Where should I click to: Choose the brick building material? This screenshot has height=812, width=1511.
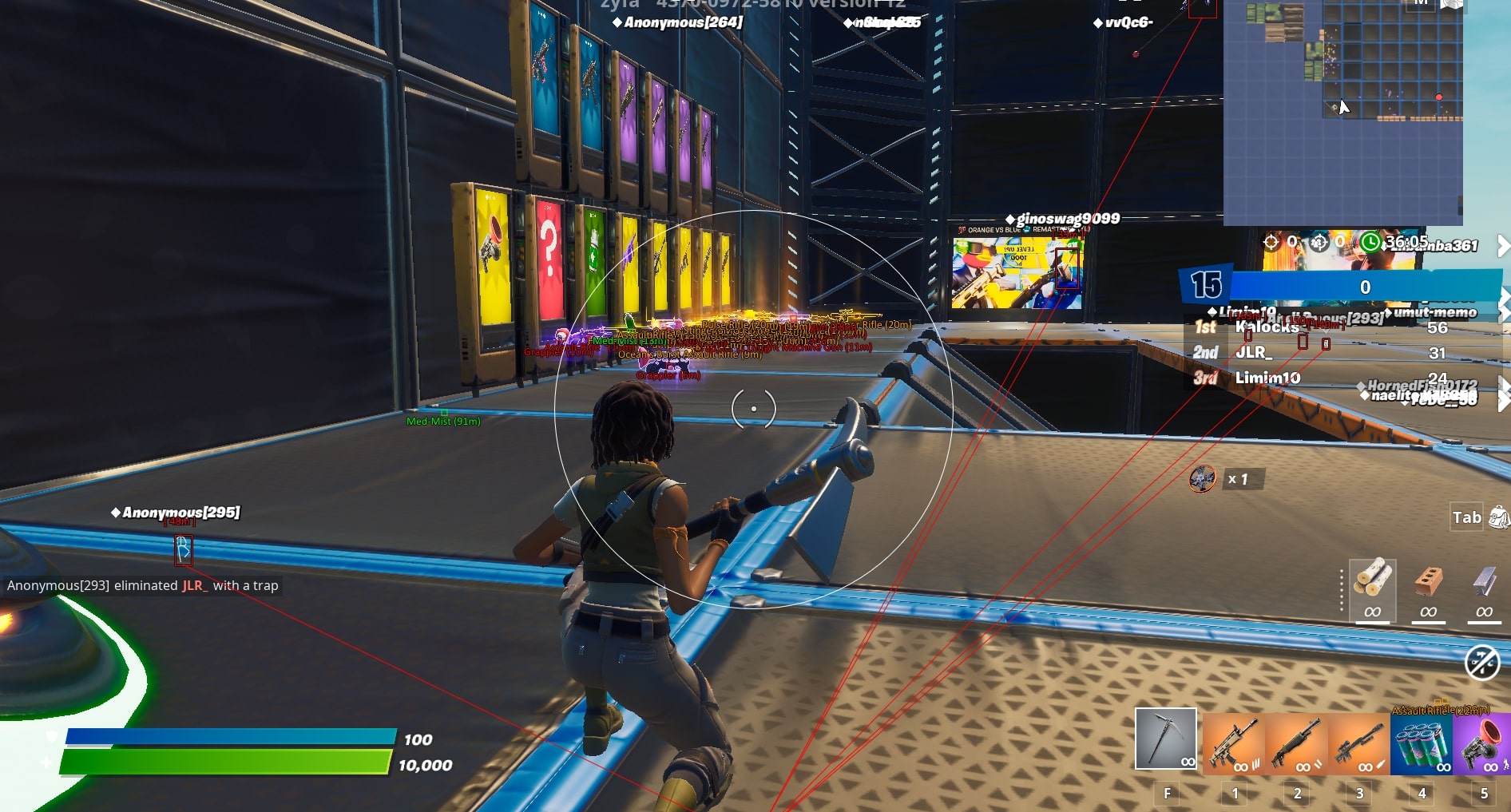tap(1428, 589)
